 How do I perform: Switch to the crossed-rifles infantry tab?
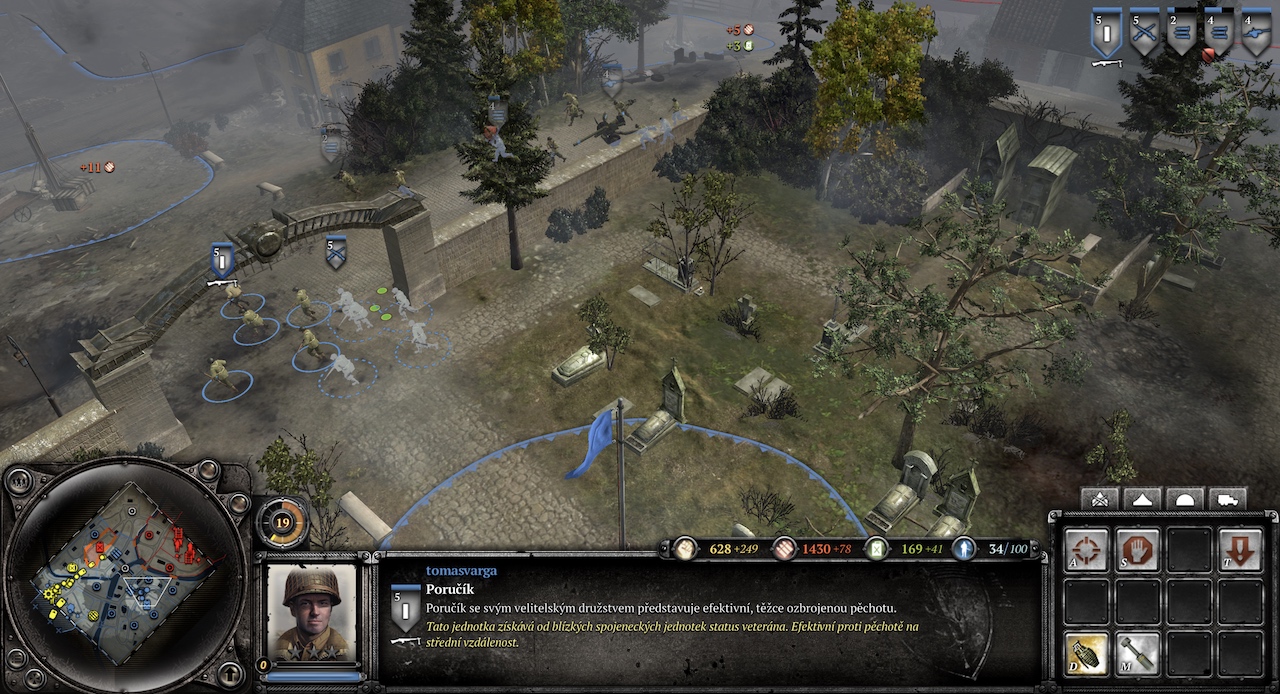point(1100,499)
